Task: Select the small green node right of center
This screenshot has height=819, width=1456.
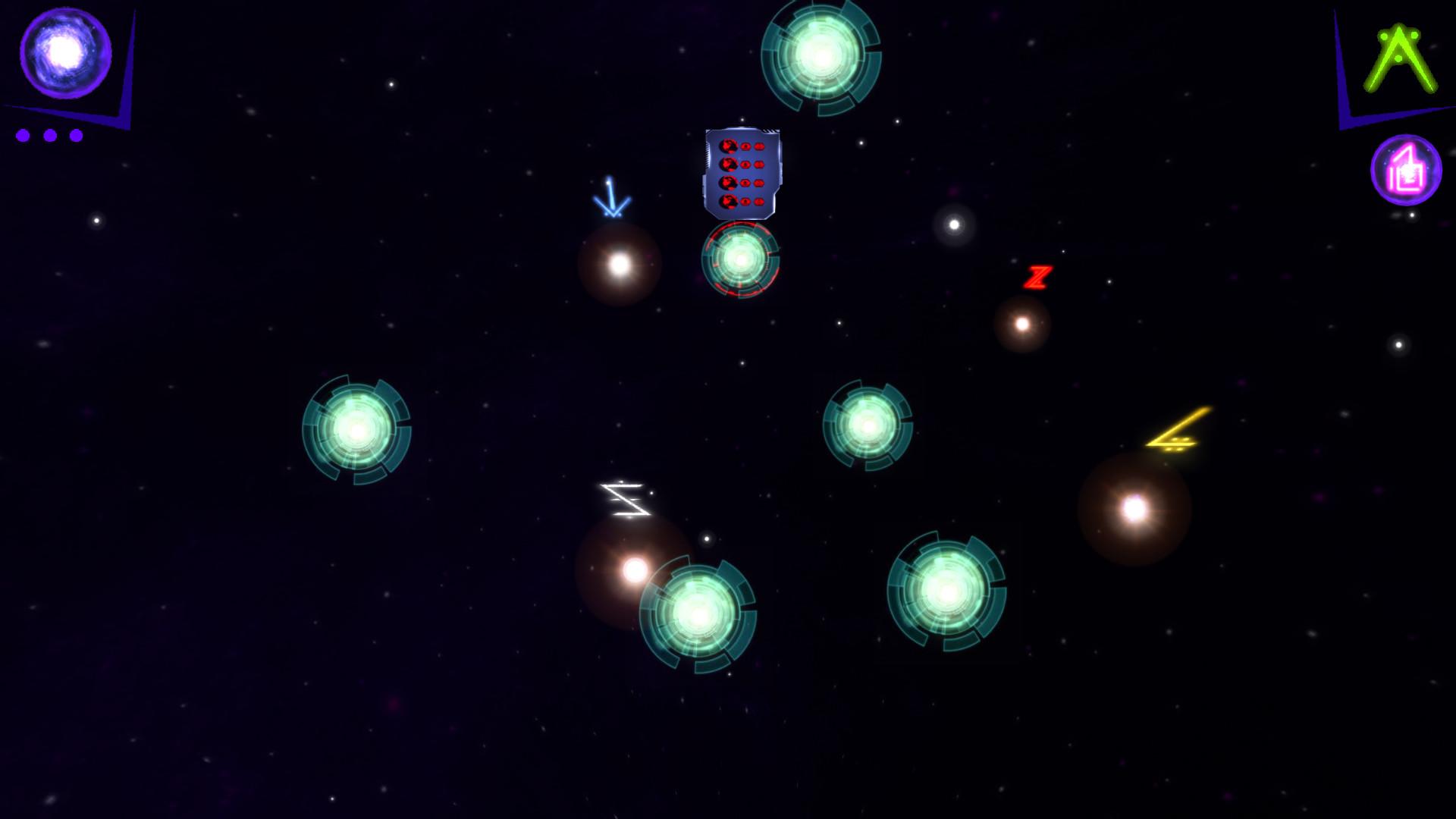Action: [867, 426]
